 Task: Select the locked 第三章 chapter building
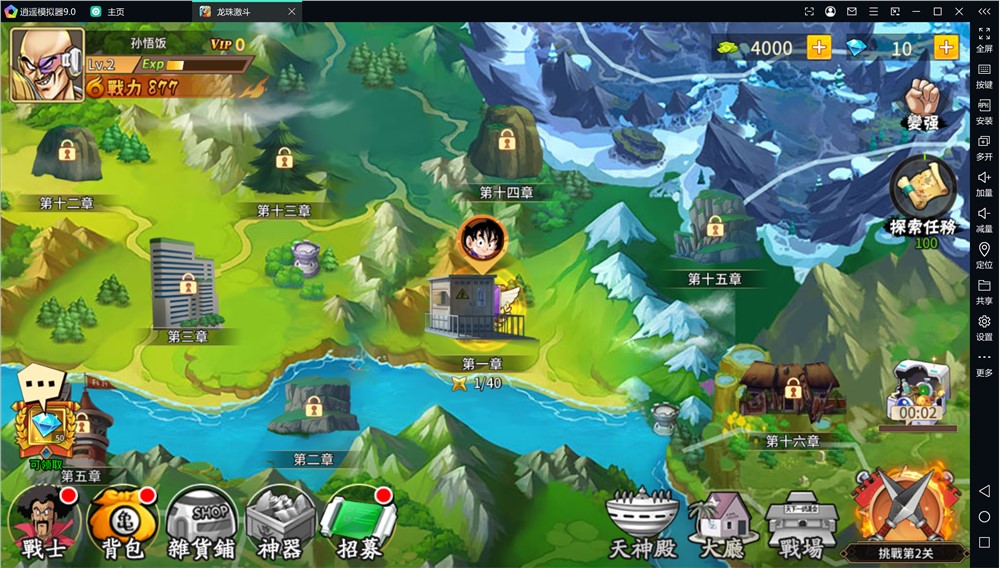click(184, 283)
